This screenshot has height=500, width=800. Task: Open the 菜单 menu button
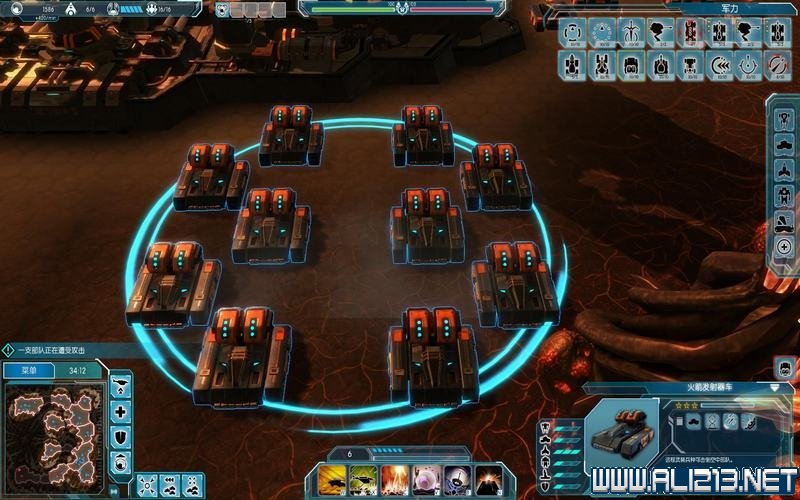pyautogui.click(x=29, y=369)
